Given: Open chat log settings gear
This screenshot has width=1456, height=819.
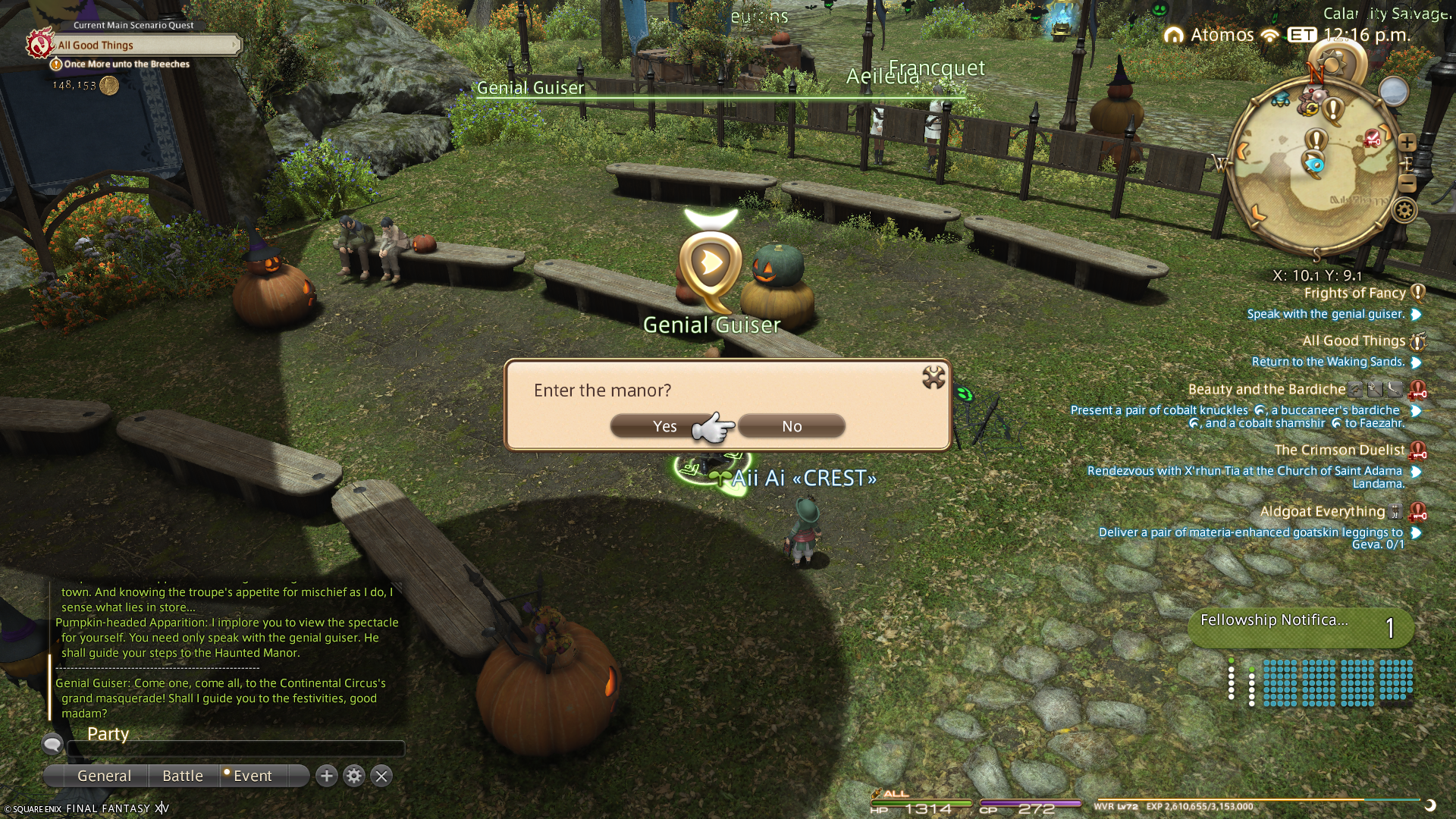Looking at the screenshot, I should pyautogui.click(x=354, y=776).
